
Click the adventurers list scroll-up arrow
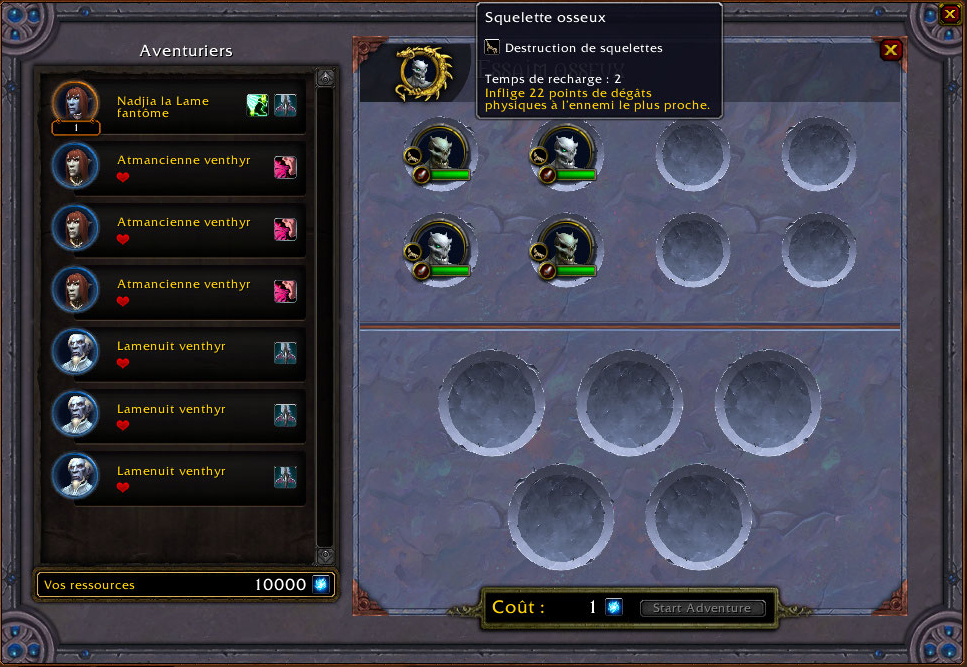pyautogui.click(x=325, y=77)
